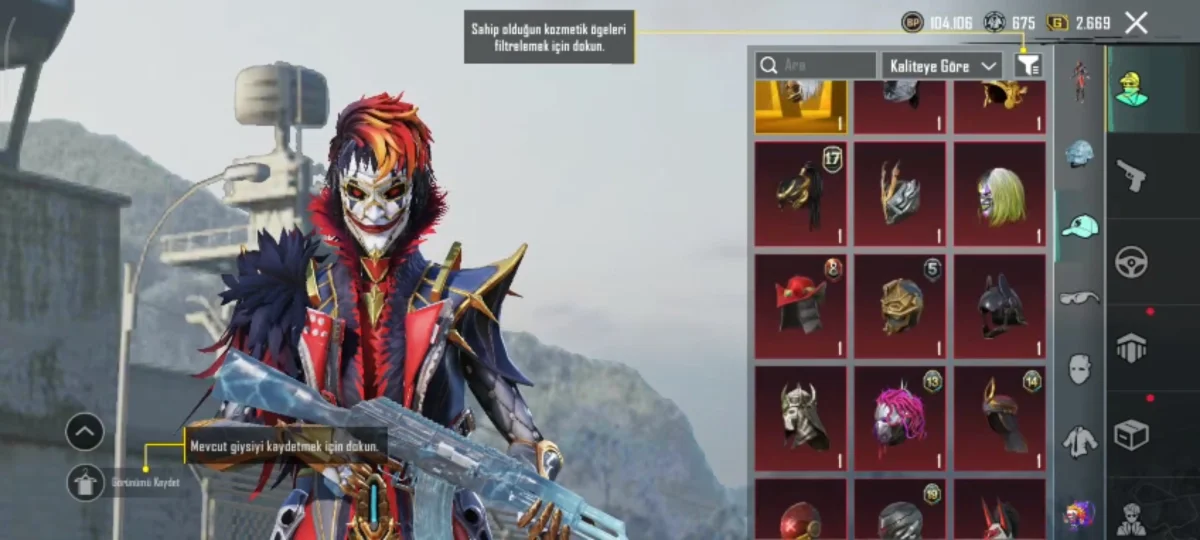The width and height of the screenshot is (1200, 540).
Task: Open the "Kaliteye Göre" sort dropdown
Action: point(940,66)
